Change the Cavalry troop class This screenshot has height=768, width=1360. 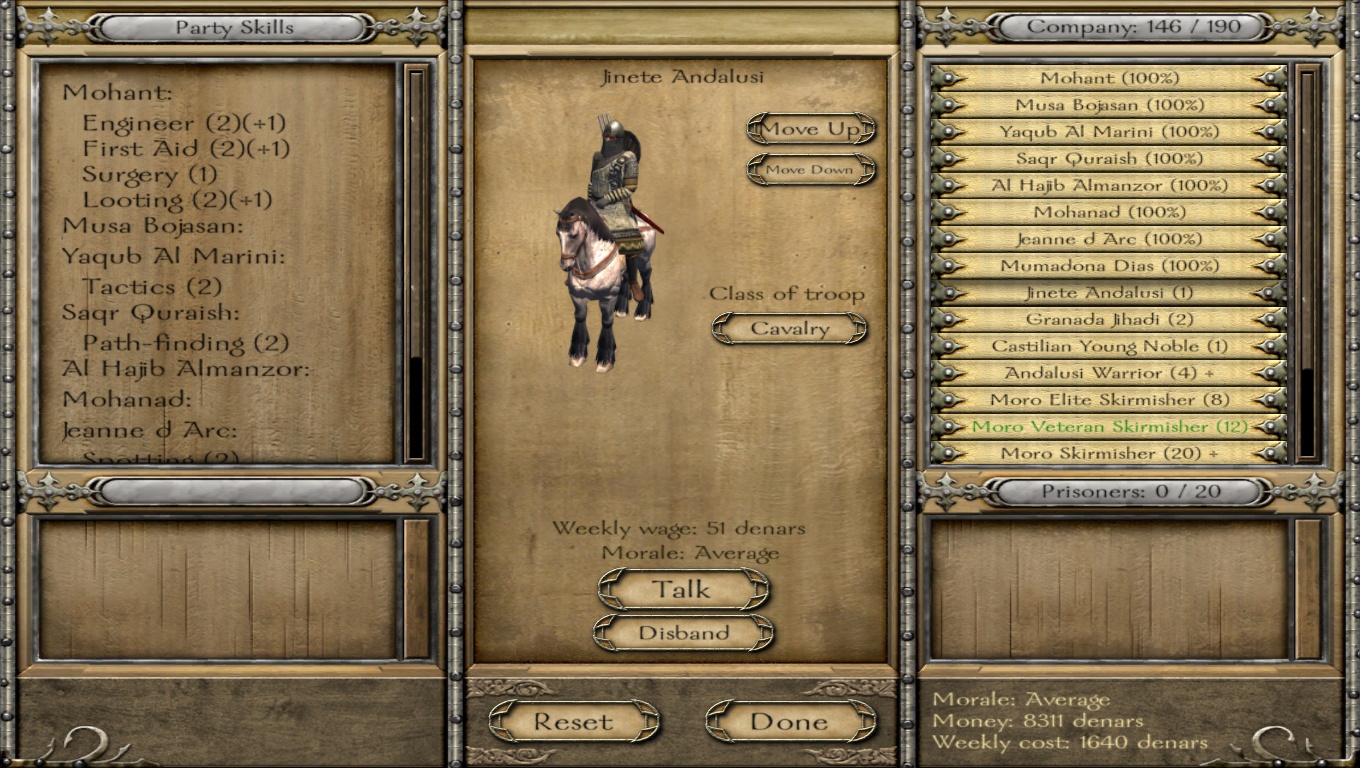[x=789, y=329]
